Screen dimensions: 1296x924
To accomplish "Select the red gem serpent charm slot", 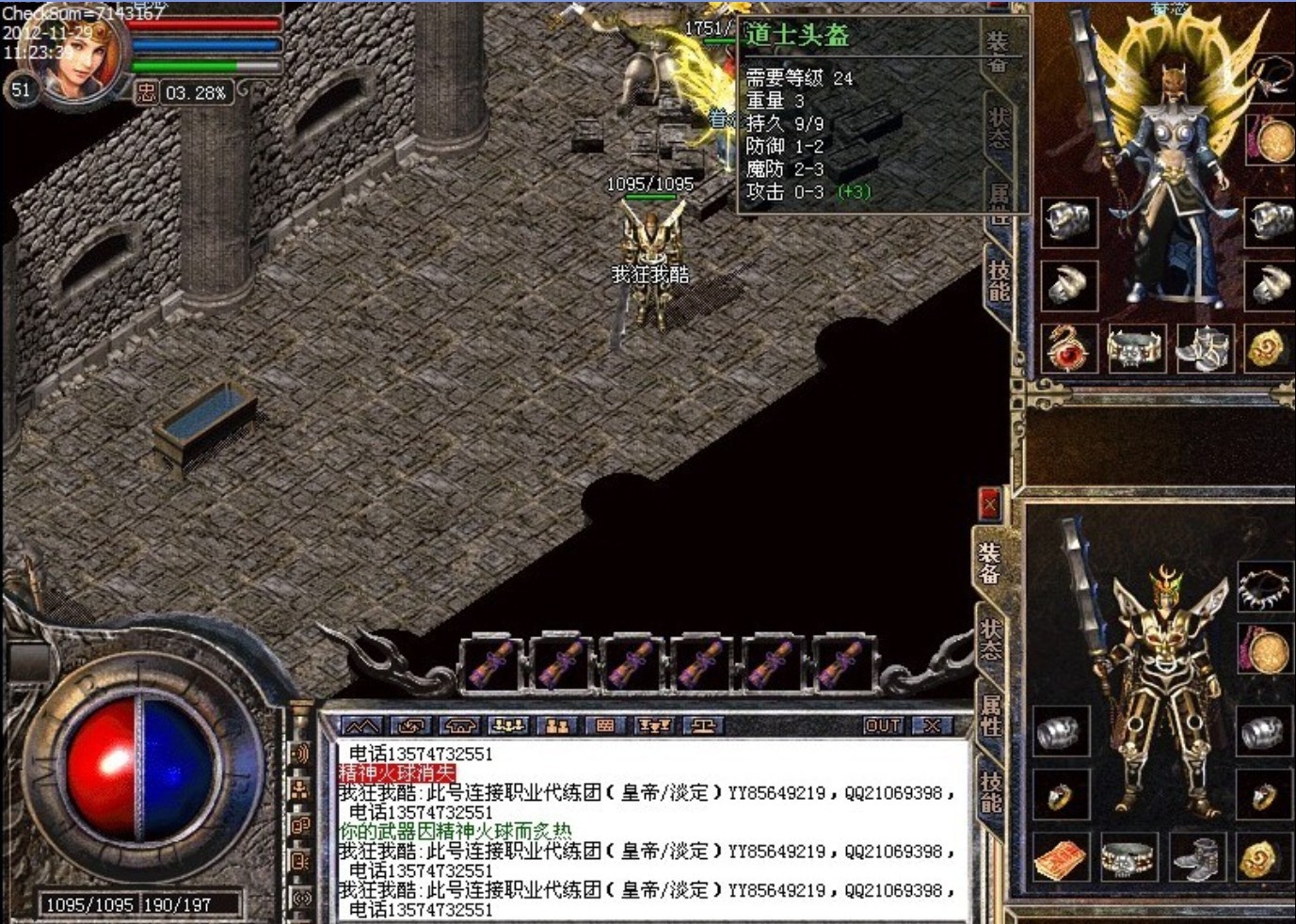I will click(x=1068, y=348).
